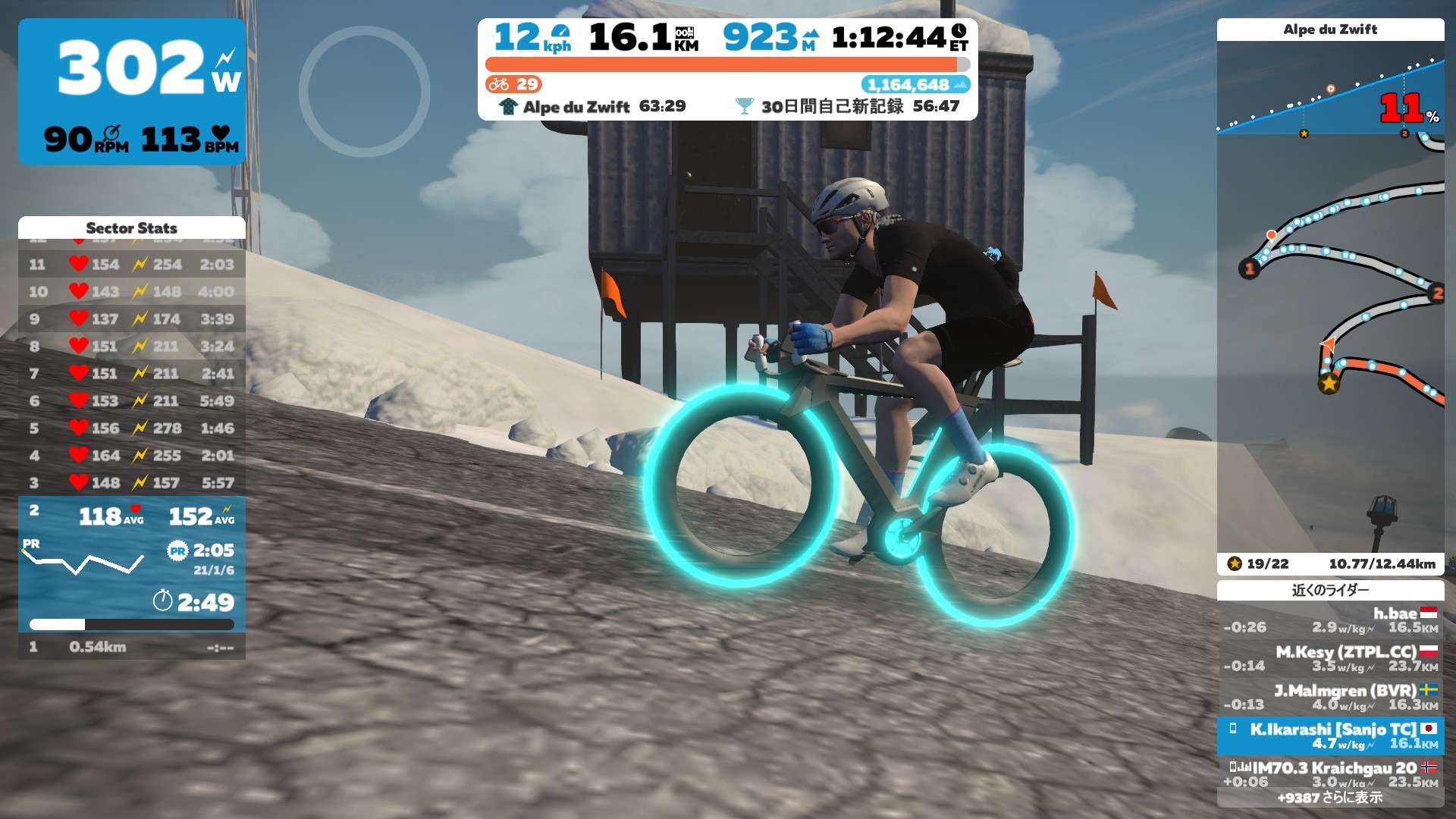Collapse the Sector Stats panel header

[132, 227]
